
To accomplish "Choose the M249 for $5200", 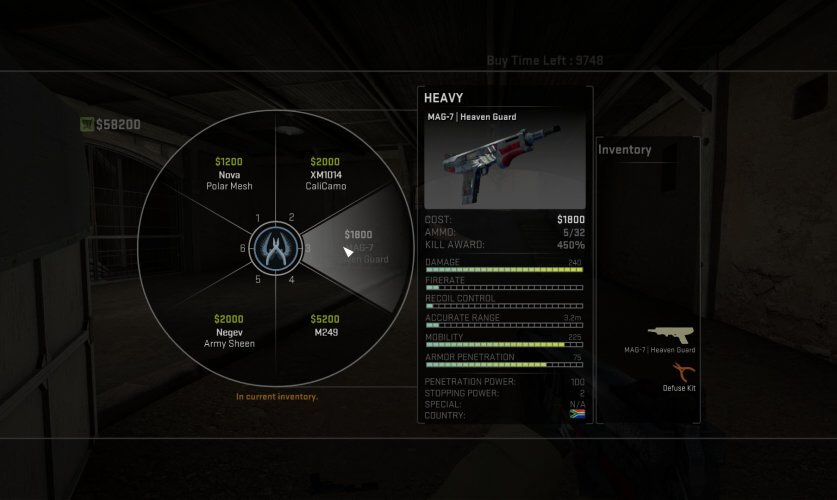I will point(324,325).
